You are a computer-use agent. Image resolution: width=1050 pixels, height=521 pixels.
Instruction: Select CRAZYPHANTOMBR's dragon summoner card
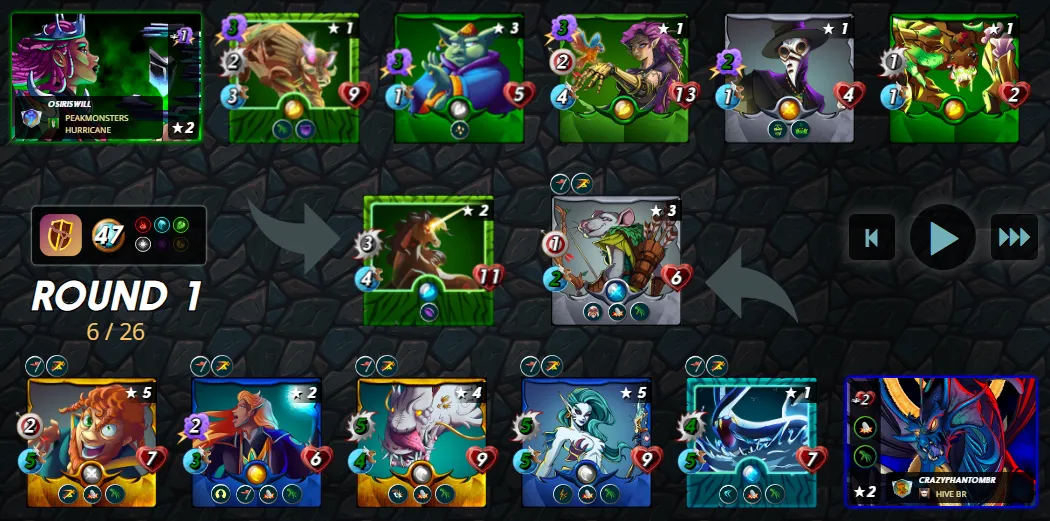[x=940, y=441]
